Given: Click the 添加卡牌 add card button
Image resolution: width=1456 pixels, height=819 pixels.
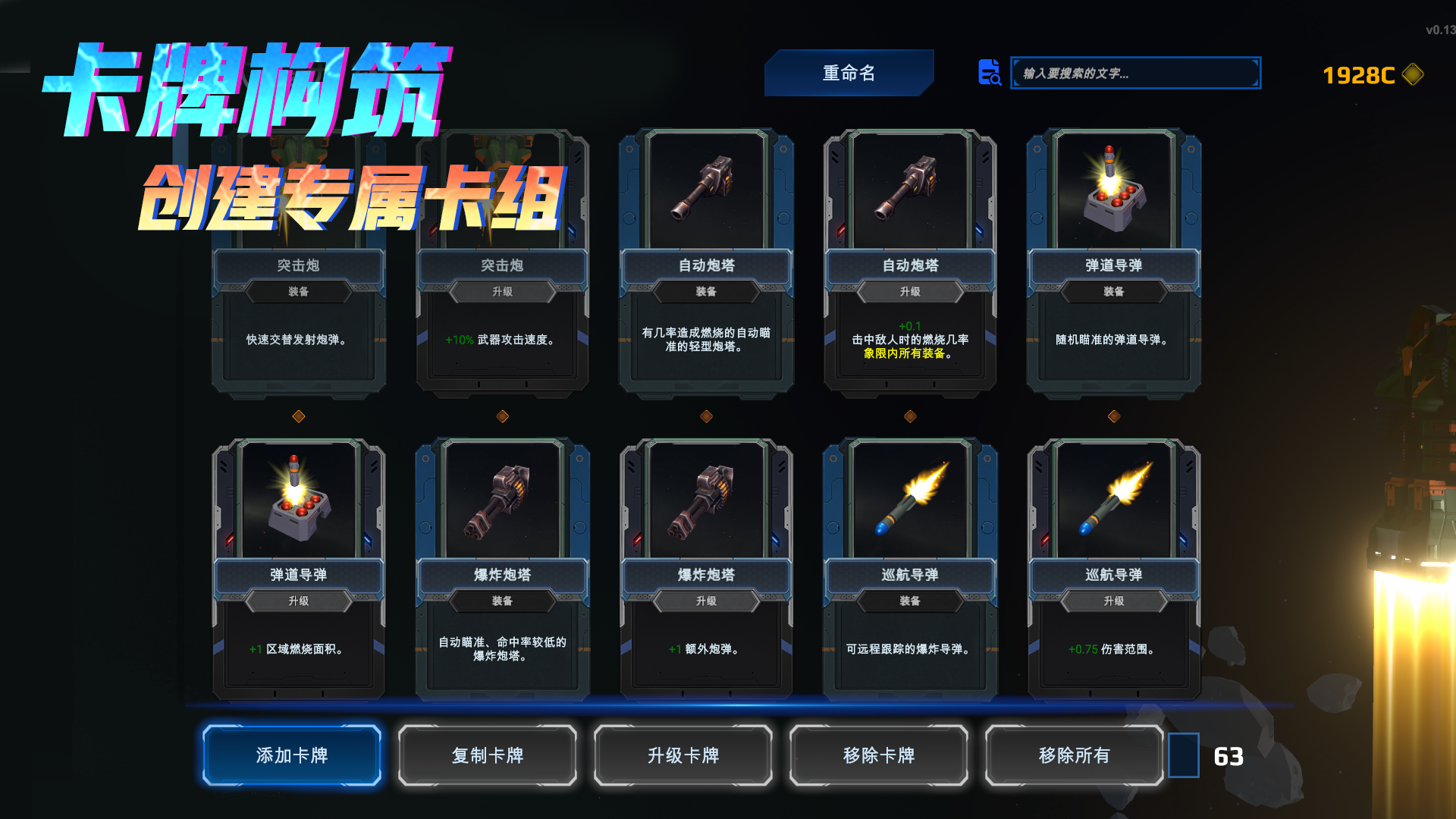Looking at the screenshot, I should coord(291,755).
